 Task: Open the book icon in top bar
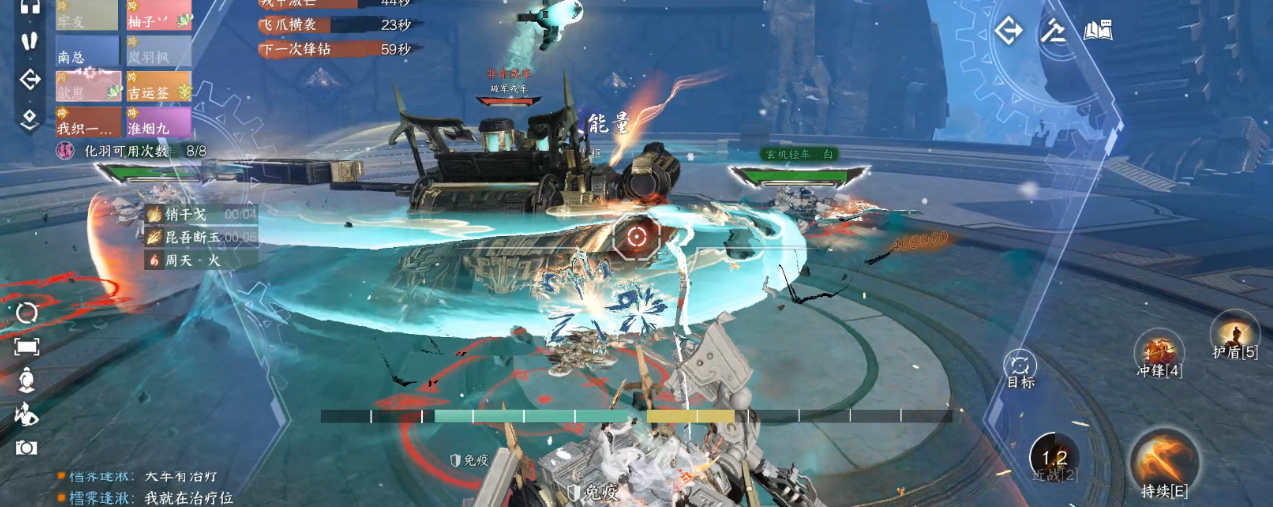[x=1098, y=31]
